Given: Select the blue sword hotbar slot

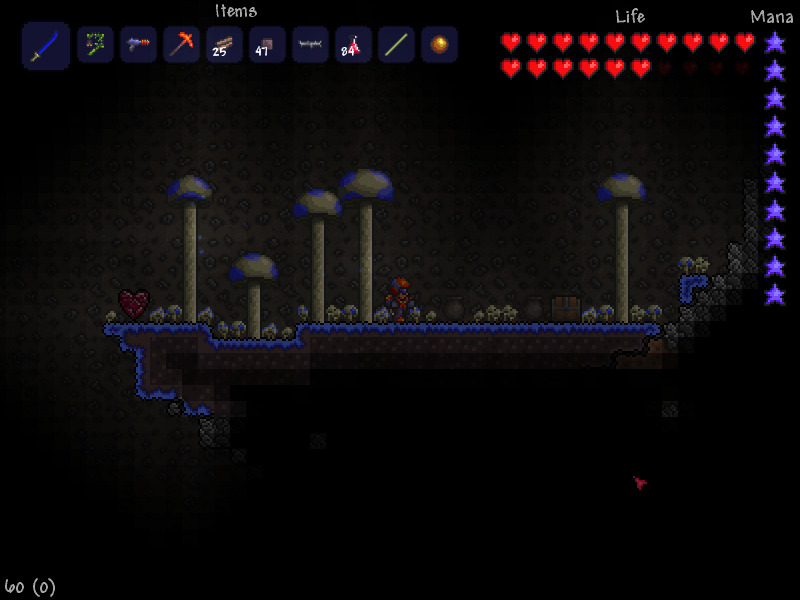Looking at the screenshot, I should click(x=46, y=46).
